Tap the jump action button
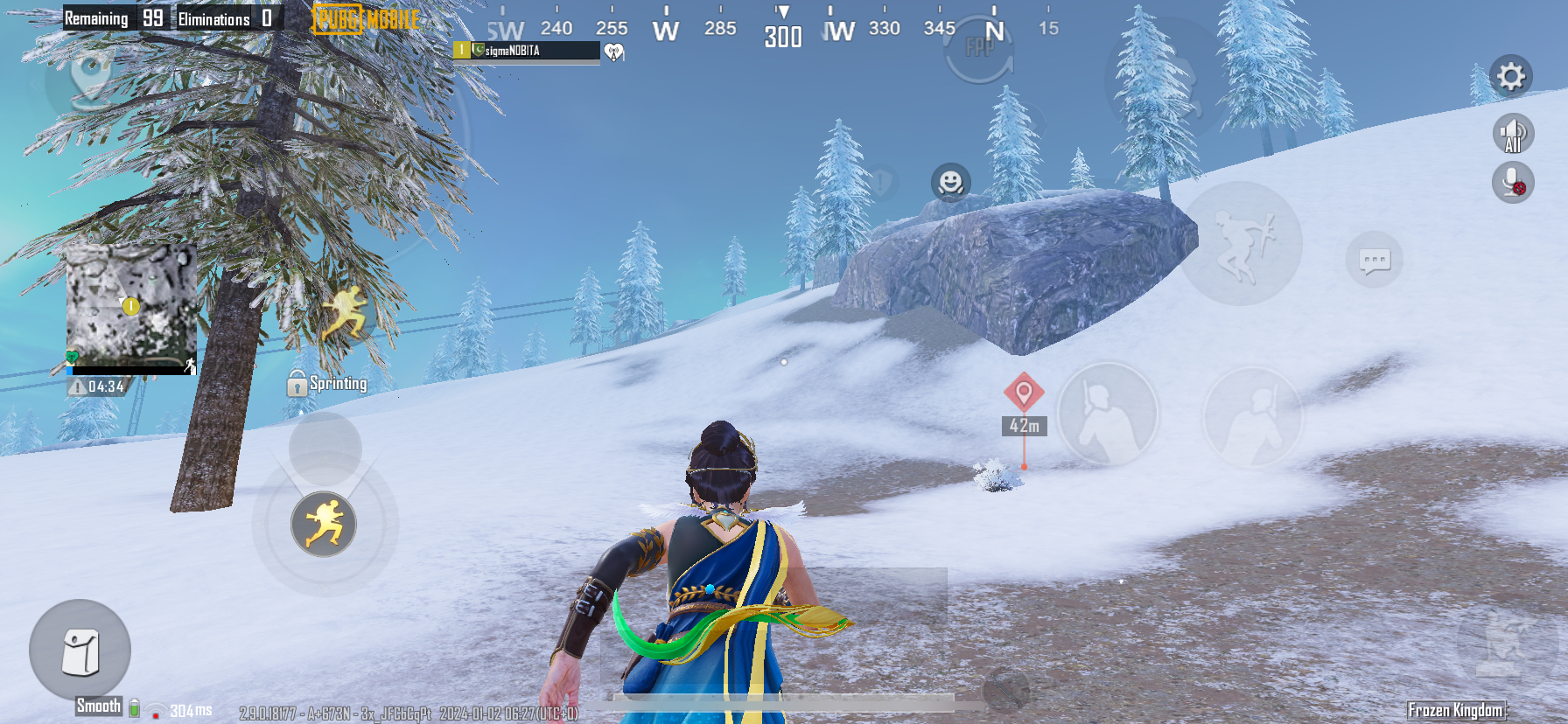Viewport: 1568px width, 724px height. pos(1241,242)
